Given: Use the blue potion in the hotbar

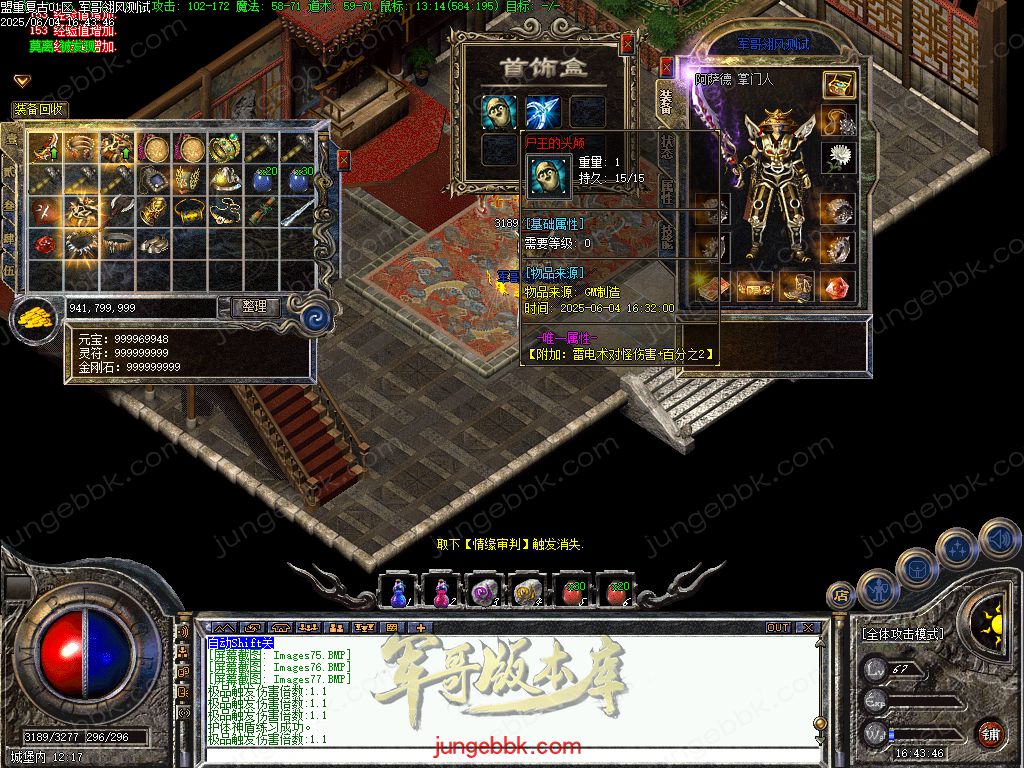Looking at the screenshot, I should [399, 592].
